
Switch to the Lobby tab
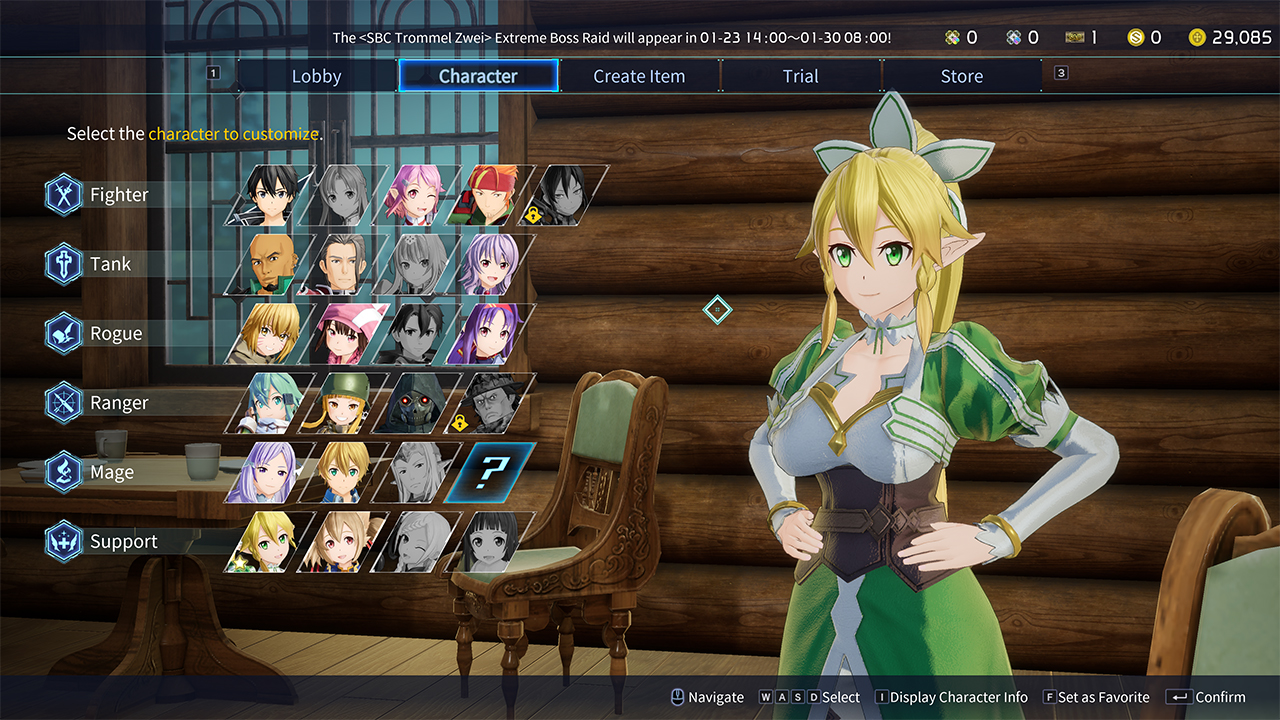point(317,76)
